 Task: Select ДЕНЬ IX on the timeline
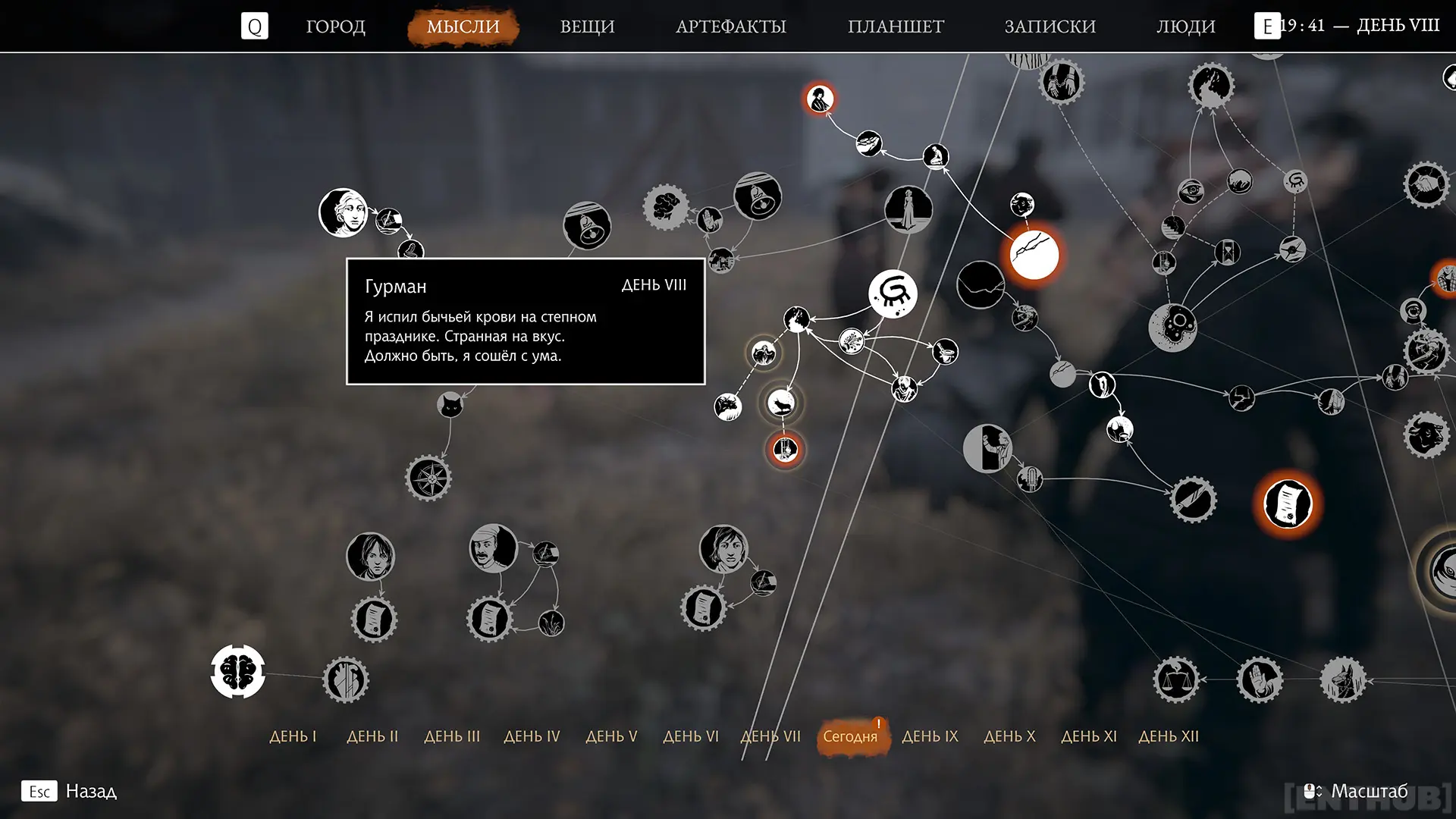coord(930,736)
